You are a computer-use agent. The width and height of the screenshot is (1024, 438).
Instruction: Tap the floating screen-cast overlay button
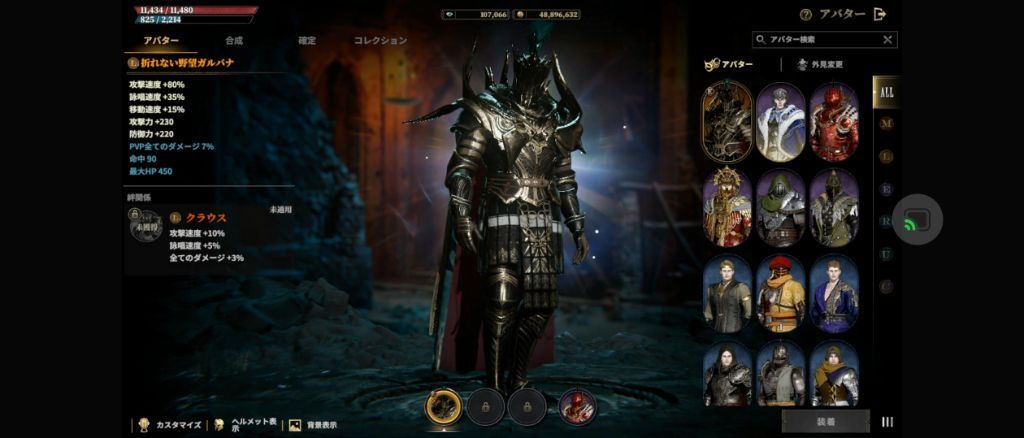[917, 221]
